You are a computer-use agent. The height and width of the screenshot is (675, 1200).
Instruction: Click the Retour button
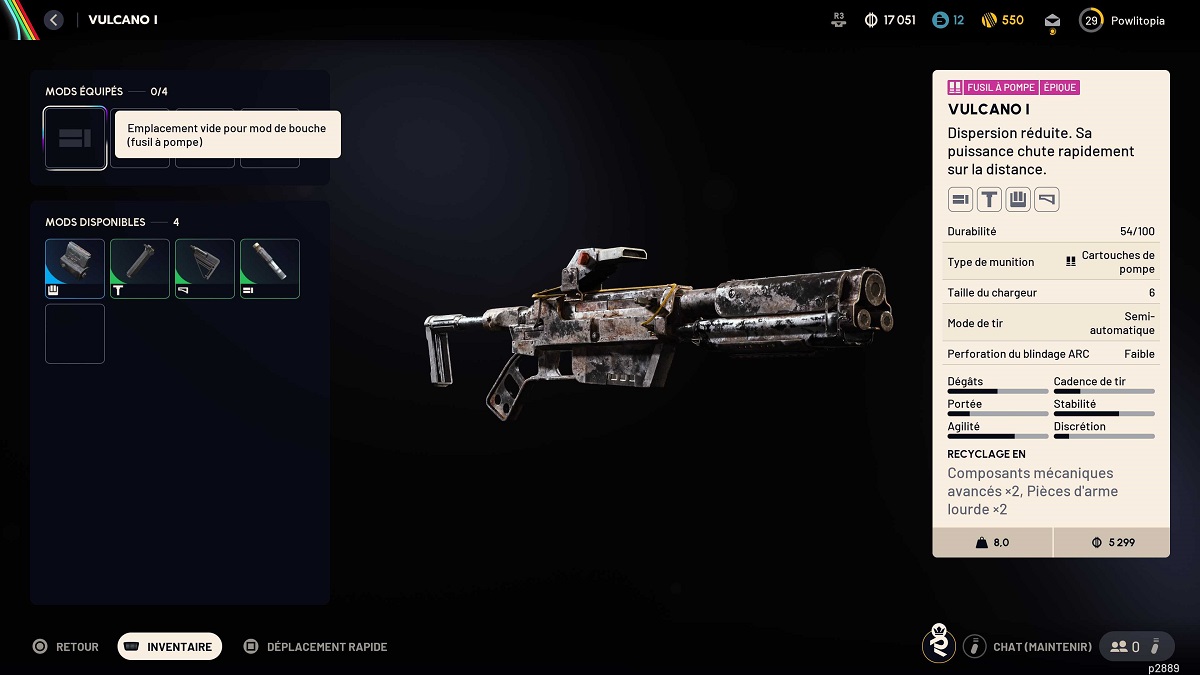coord(66,647)
